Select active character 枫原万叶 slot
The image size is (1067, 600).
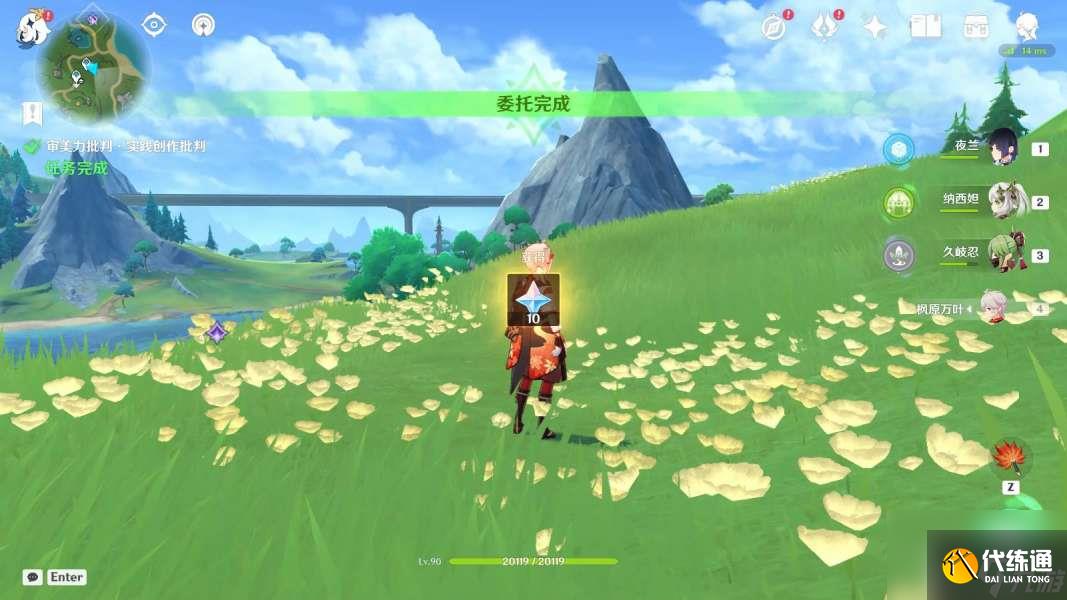pos(992,308)
